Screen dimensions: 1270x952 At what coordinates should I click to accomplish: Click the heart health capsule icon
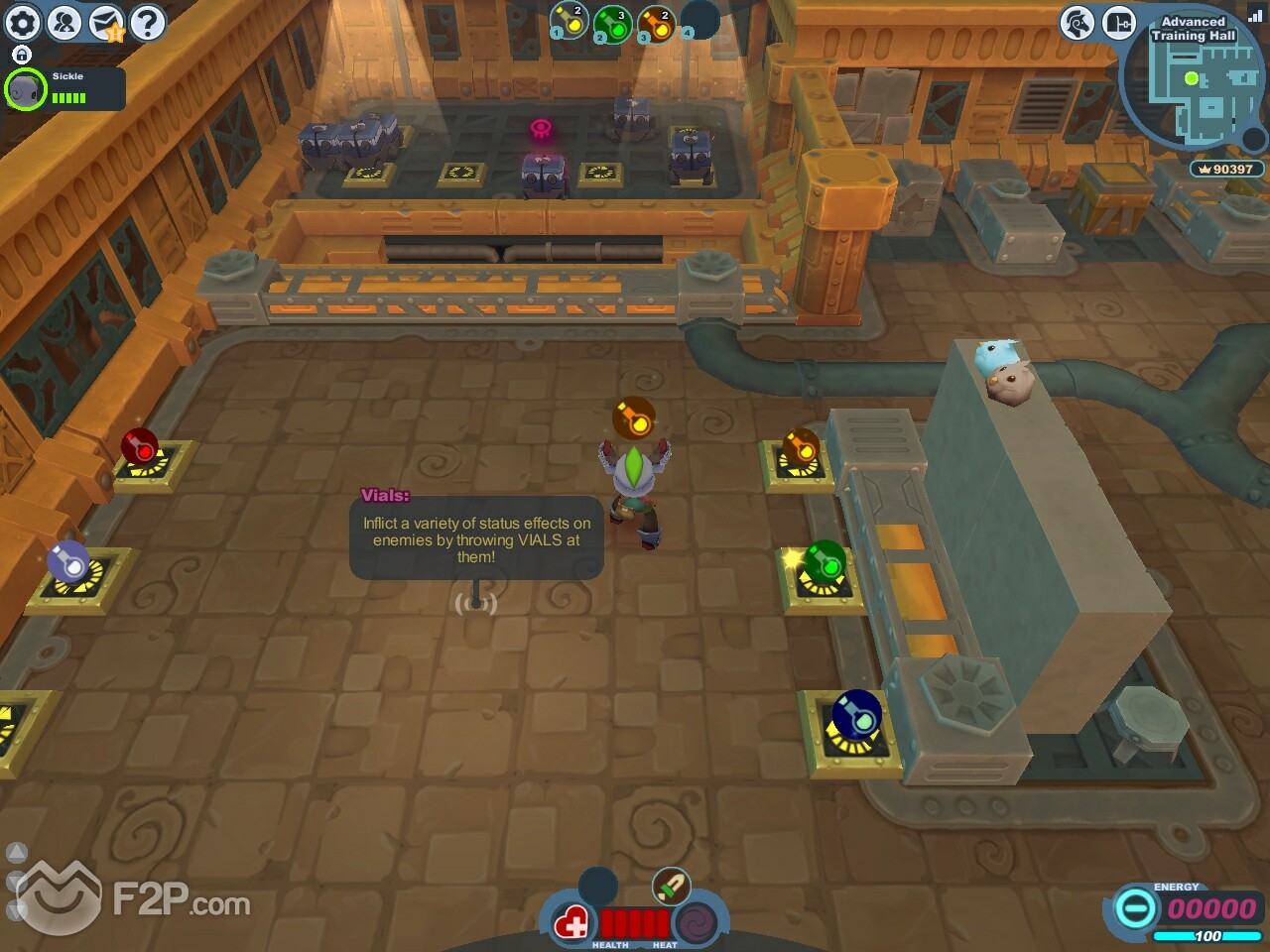(x=572, y=925)
